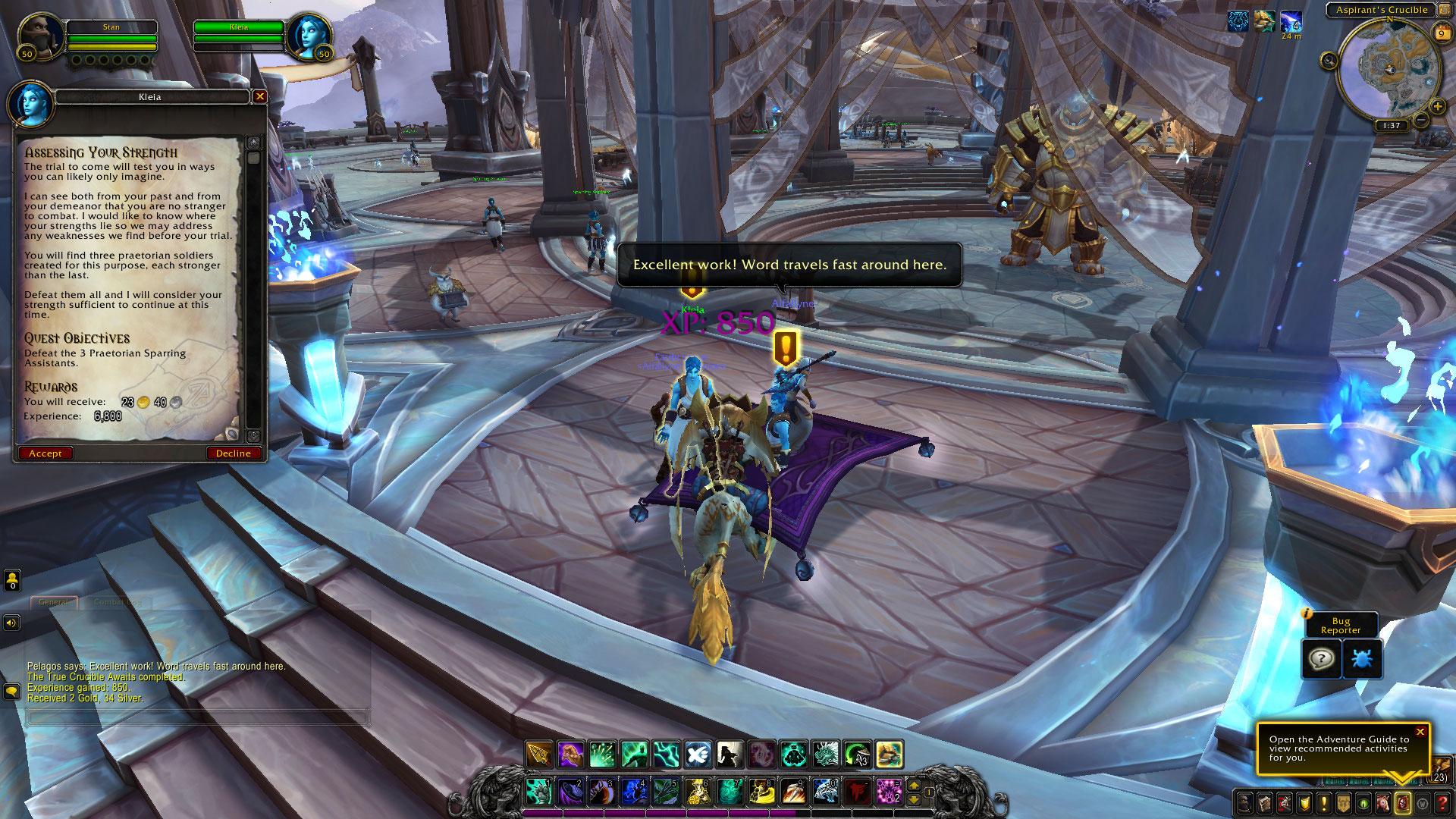This screenshot has height=819, width=1456.
Task: Zoom out on the minimap
Action: coord(1422,120)
